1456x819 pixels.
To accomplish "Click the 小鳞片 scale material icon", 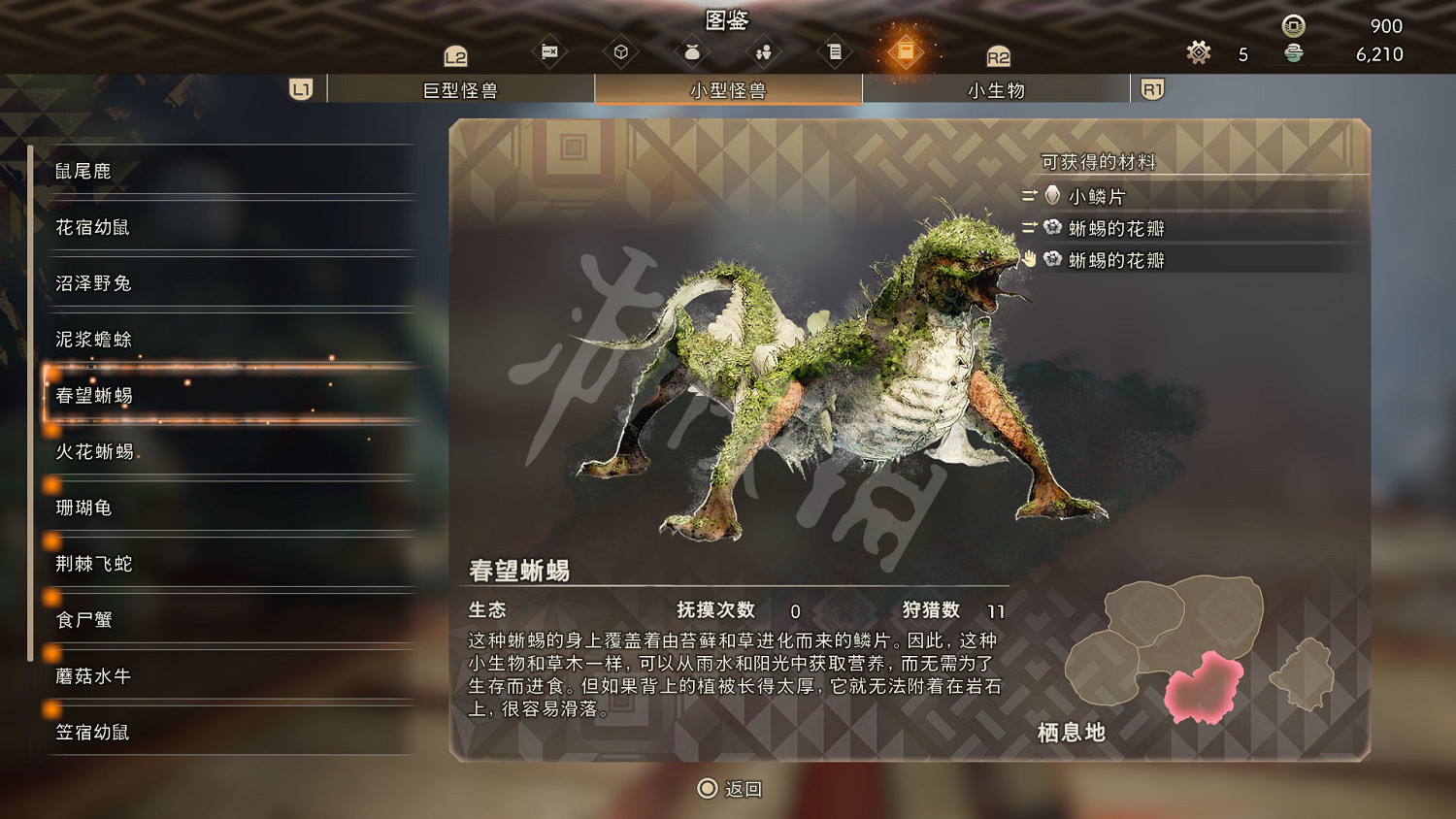I will (x=1054, y=195).
